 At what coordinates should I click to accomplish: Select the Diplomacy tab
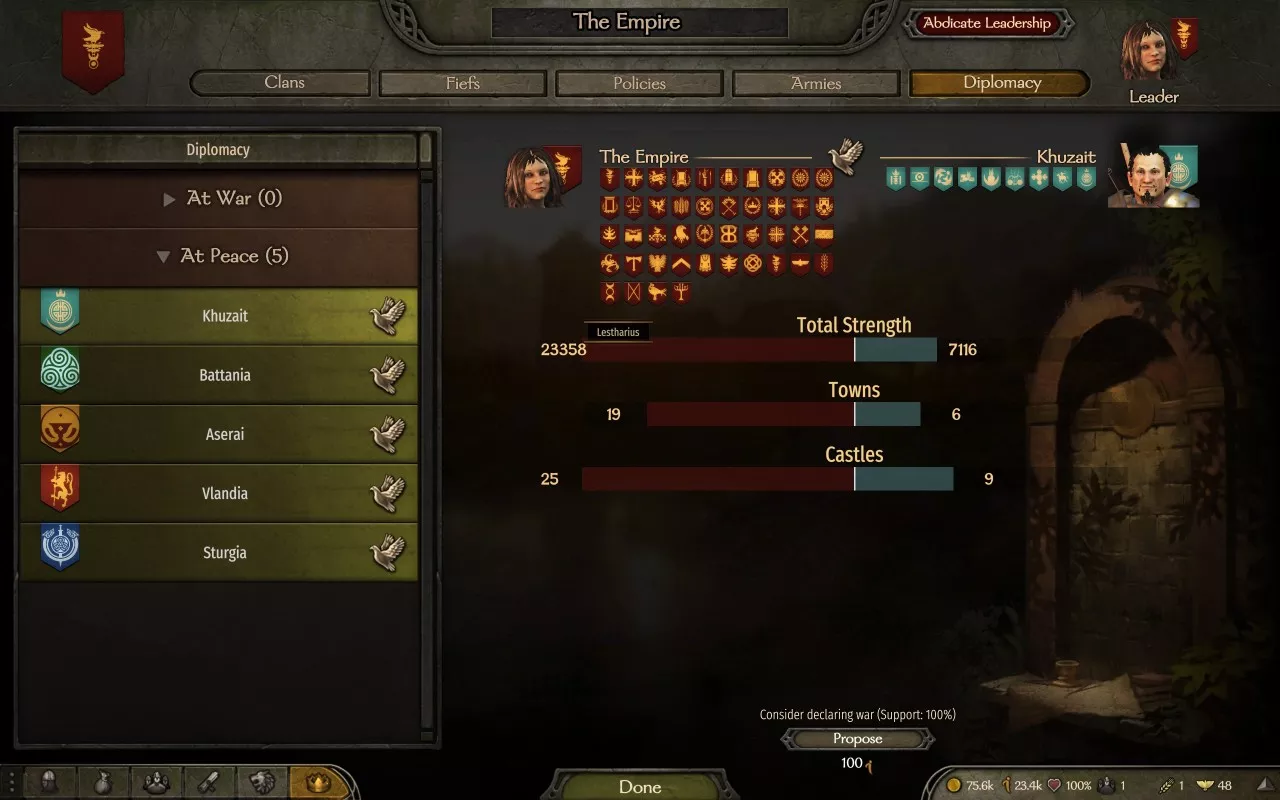point(1001,83)
